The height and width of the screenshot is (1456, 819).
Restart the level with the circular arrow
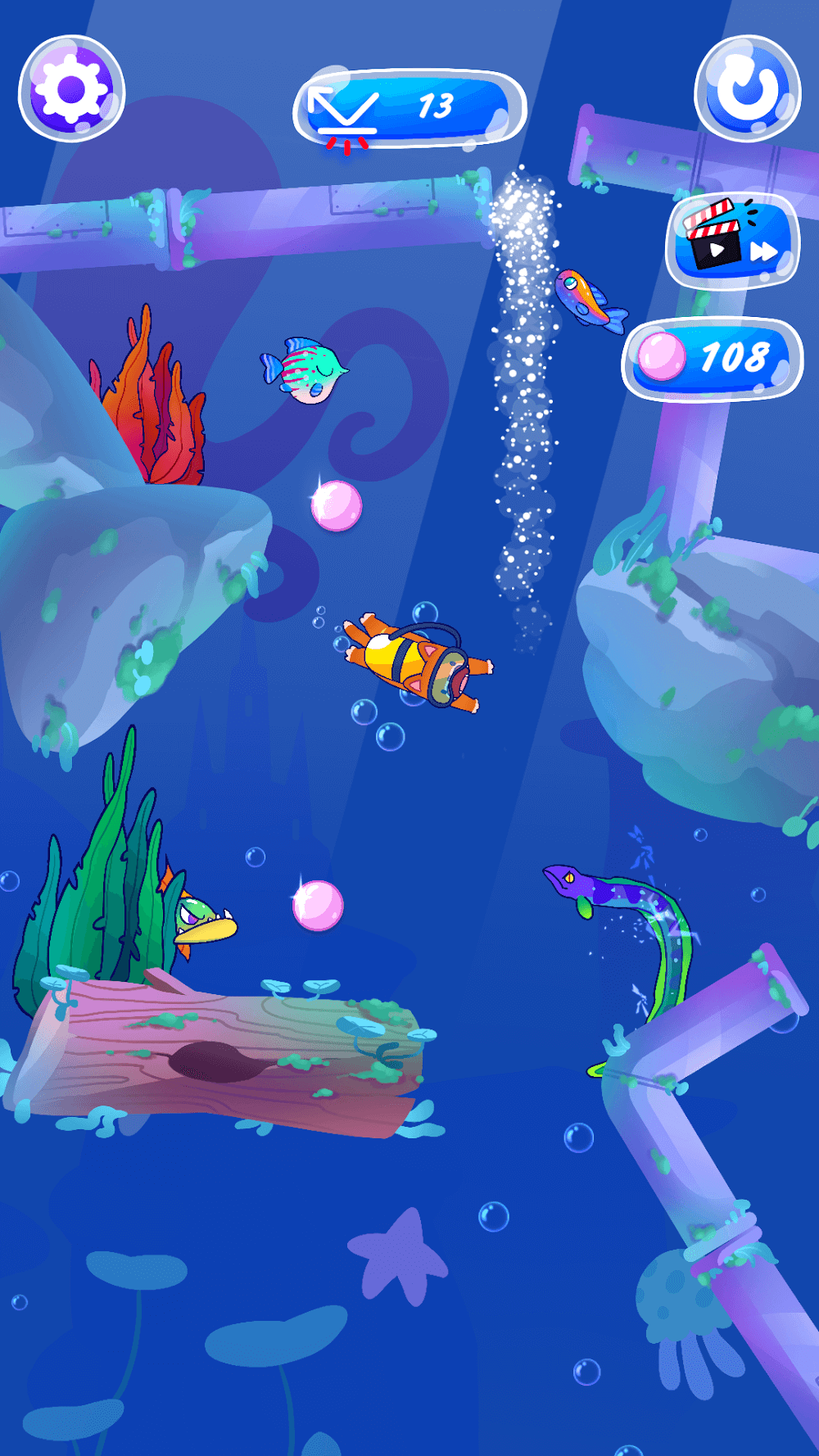click(747, 89)
